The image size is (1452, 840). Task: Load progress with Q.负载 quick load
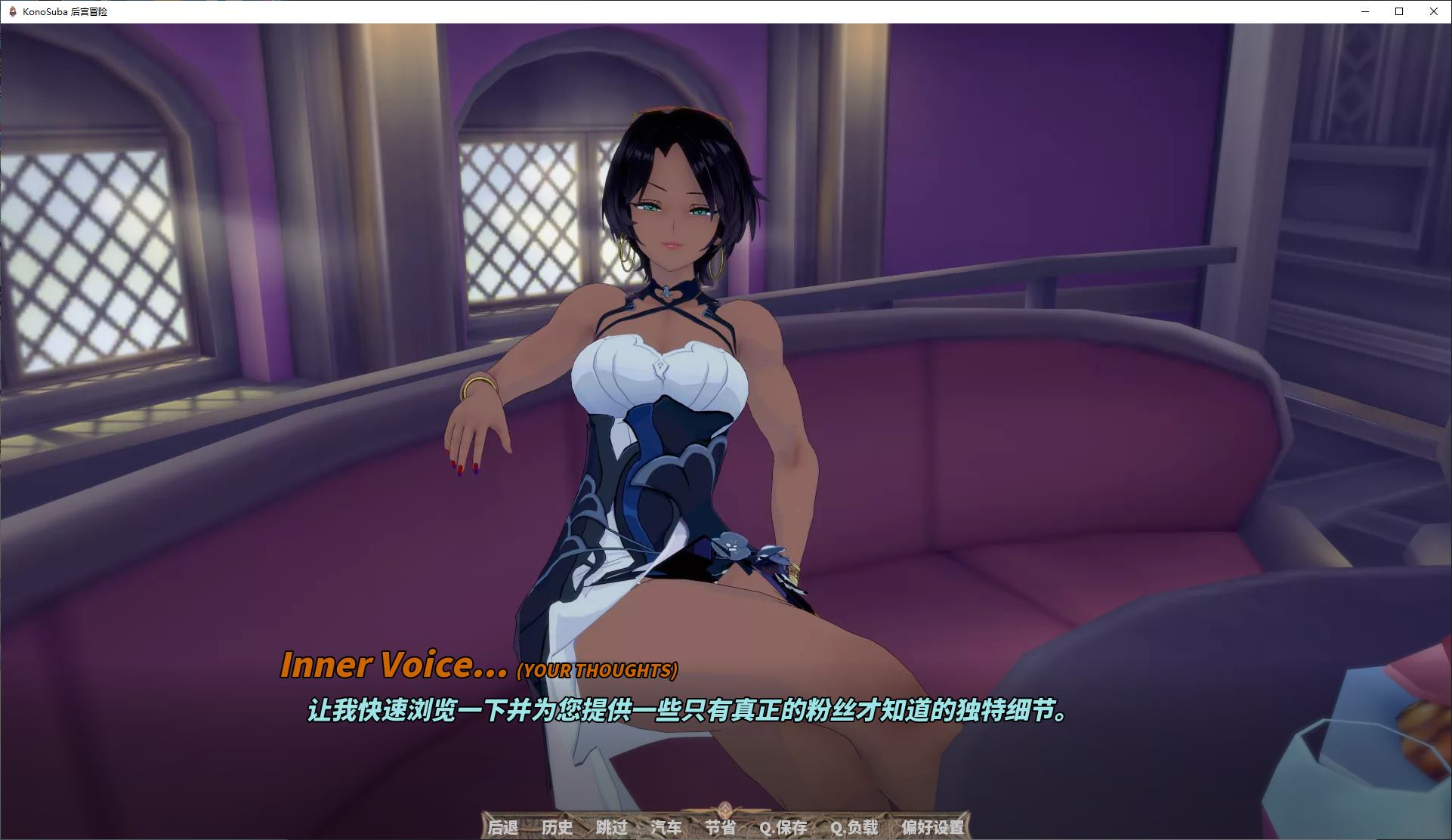(x=854, y=827)
